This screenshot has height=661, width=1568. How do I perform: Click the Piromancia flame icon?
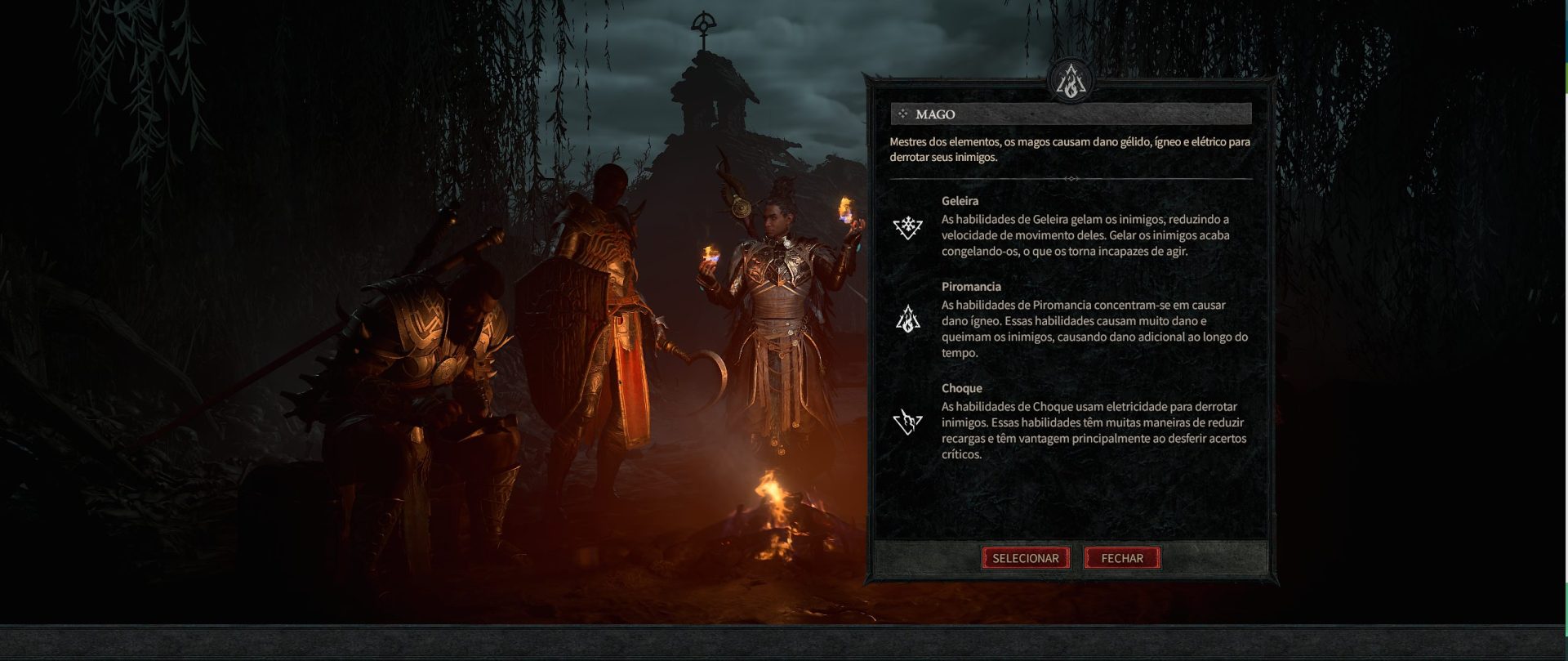[x=906, y=319]
